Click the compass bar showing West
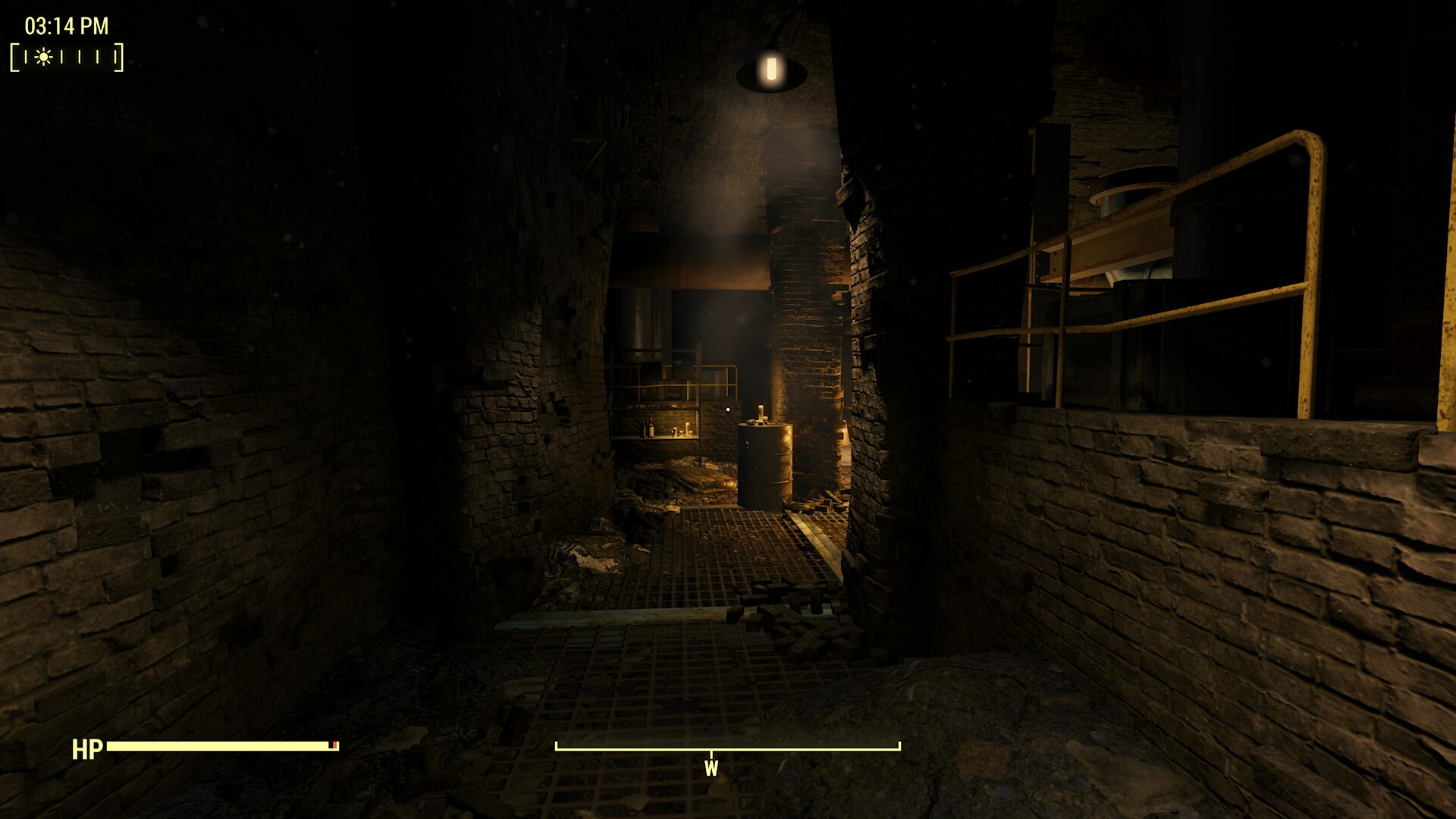This screenshot has width=1456, height=819. pos(727,748)
